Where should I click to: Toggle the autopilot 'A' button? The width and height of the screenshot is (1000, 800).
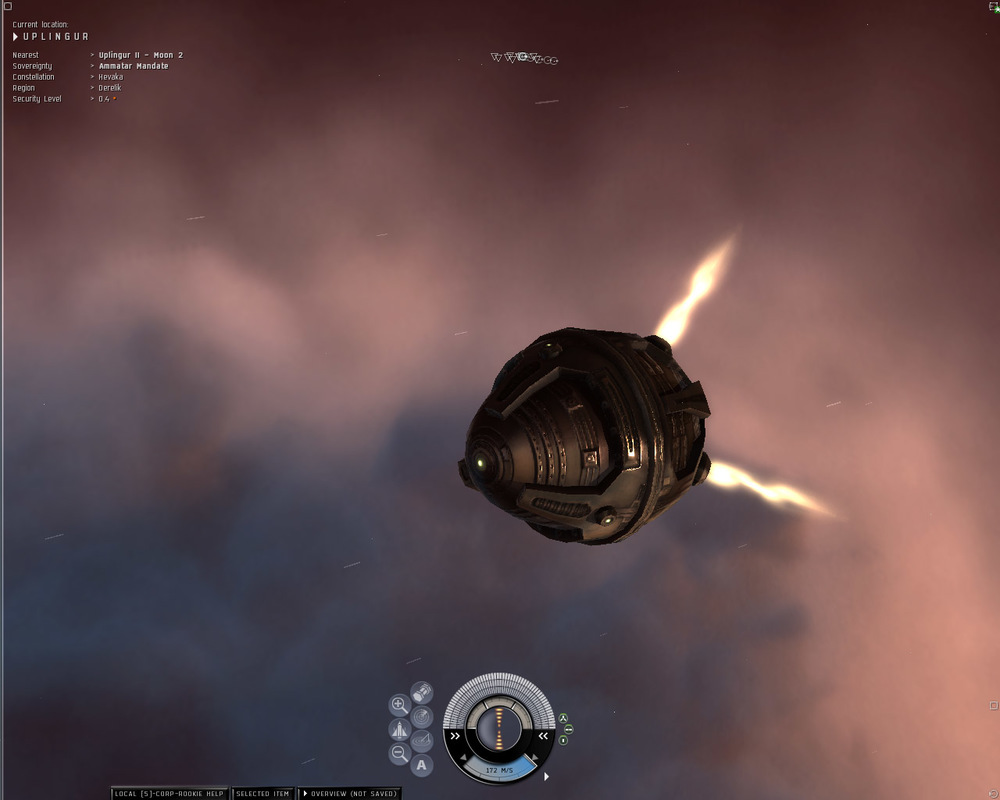click(x=422, y=766)
